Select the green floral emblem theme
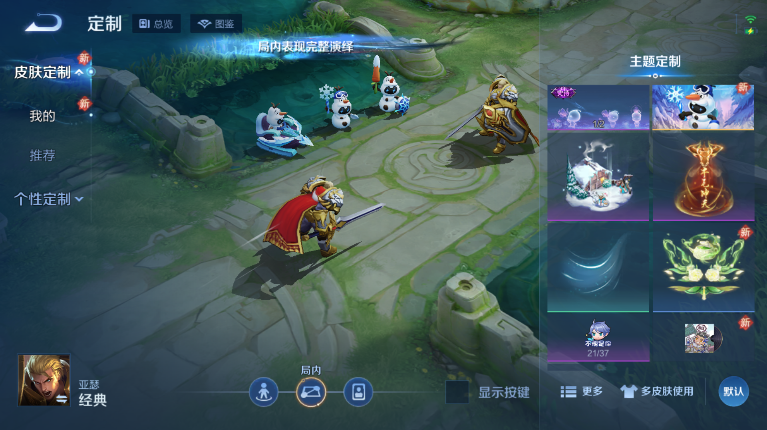767x430 pixels. (x=702, y=267)
